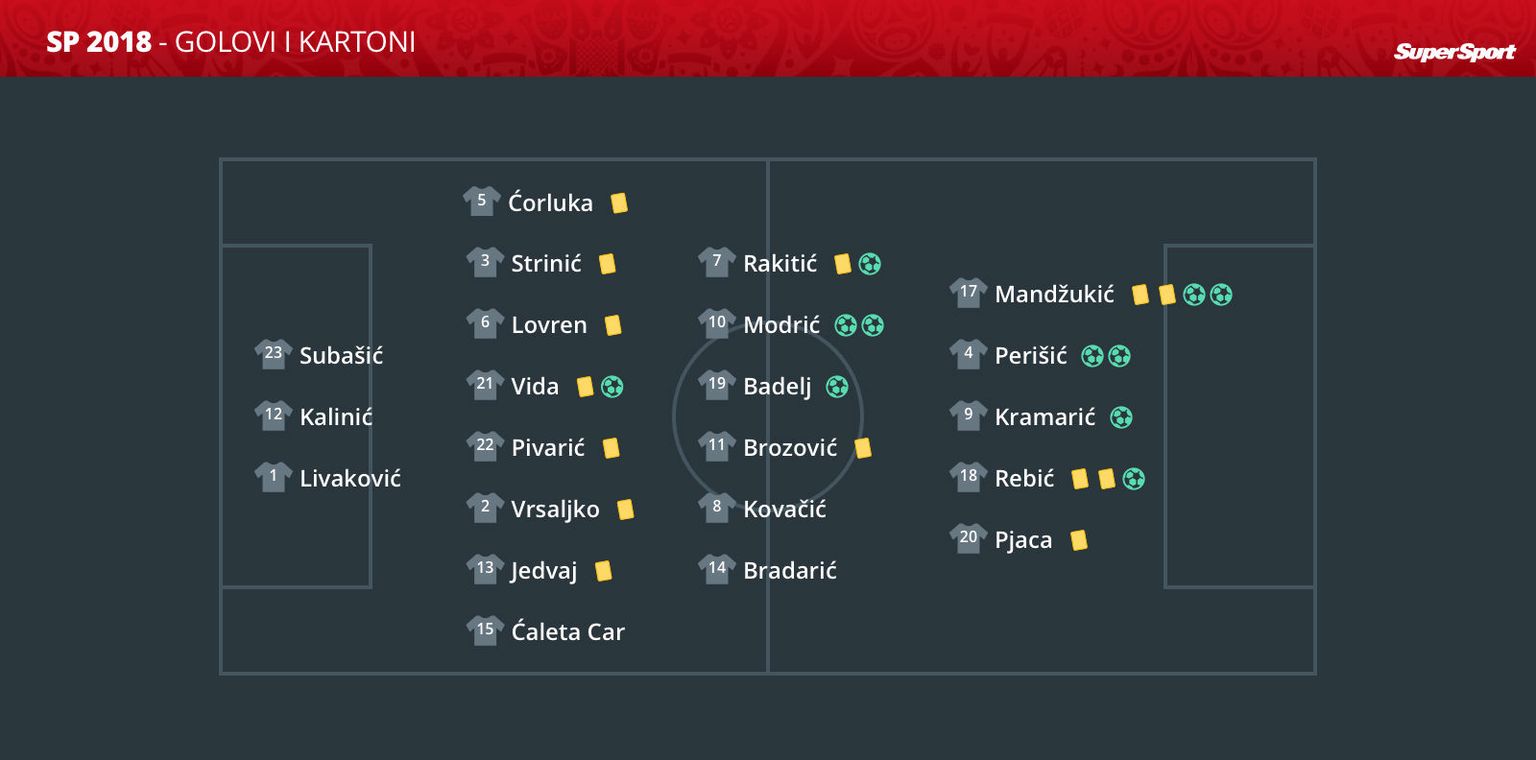Open the SuperSport logo link
Viewport: 1536px width, 760px height.
1454,52
